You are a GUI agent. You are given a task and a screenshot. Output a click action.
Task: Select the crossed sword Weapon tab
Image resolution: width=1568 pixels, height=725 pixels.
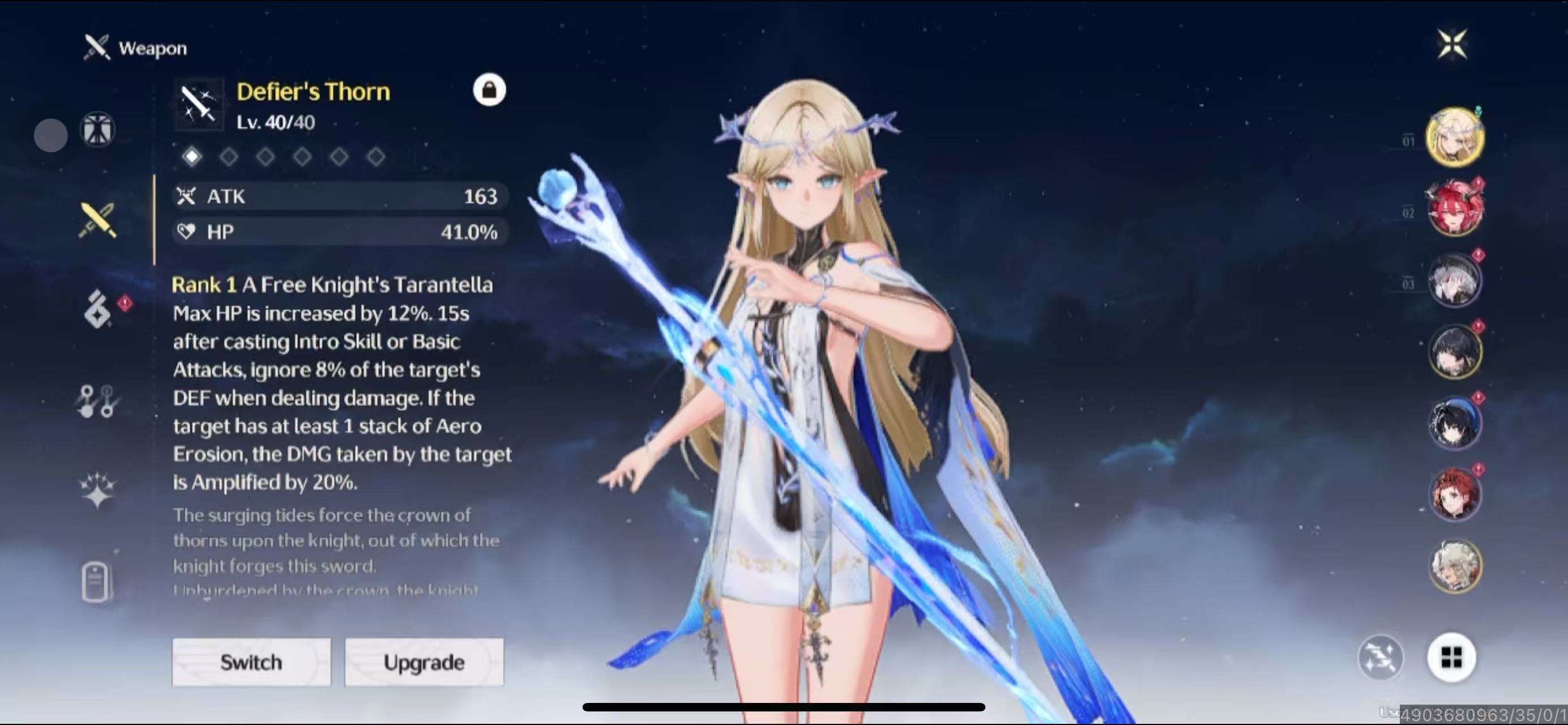click(x=97, y=220)
